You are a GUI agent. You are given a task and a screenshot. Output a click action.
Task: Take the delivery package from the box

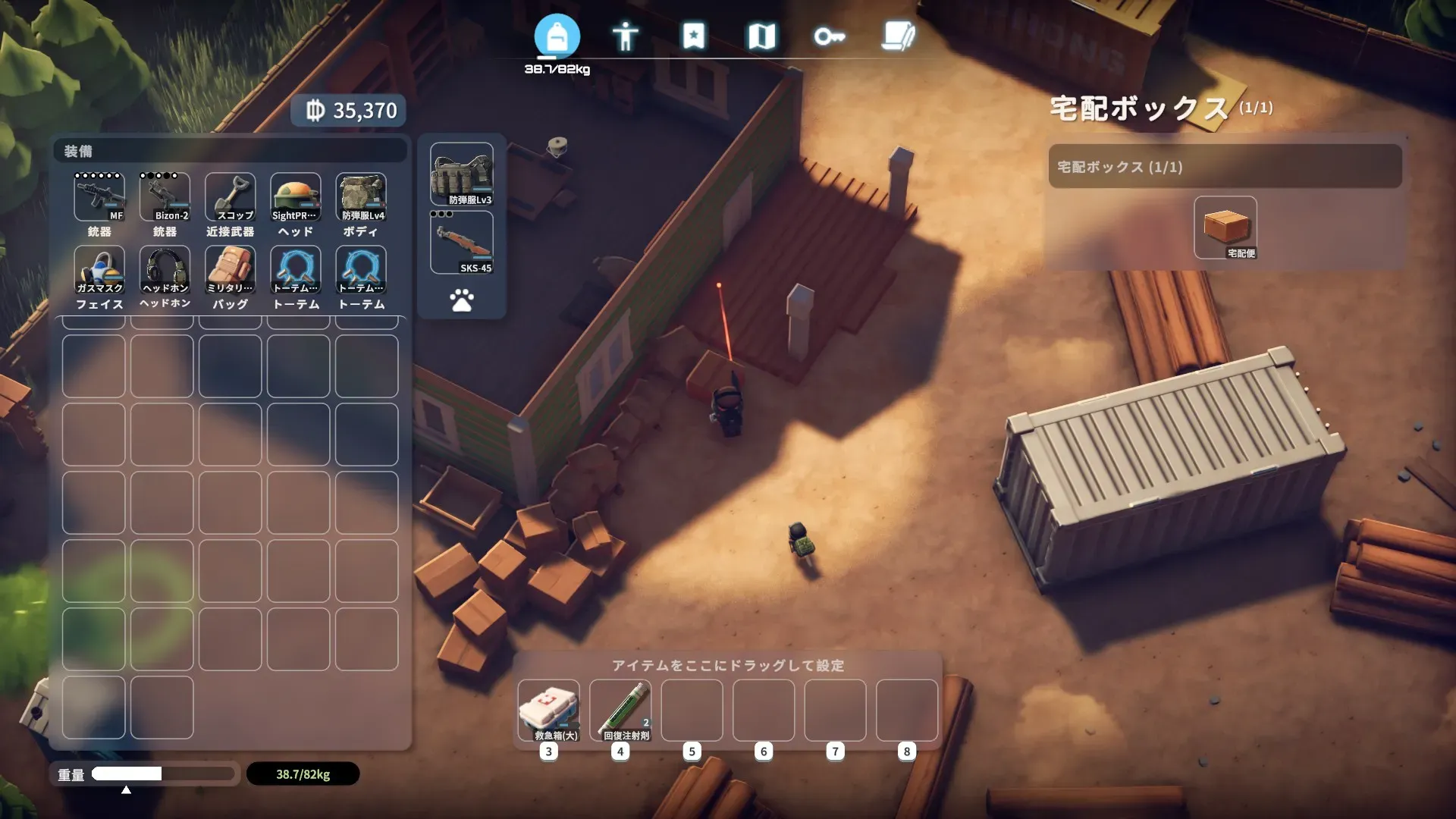[x=1225, y=227]
